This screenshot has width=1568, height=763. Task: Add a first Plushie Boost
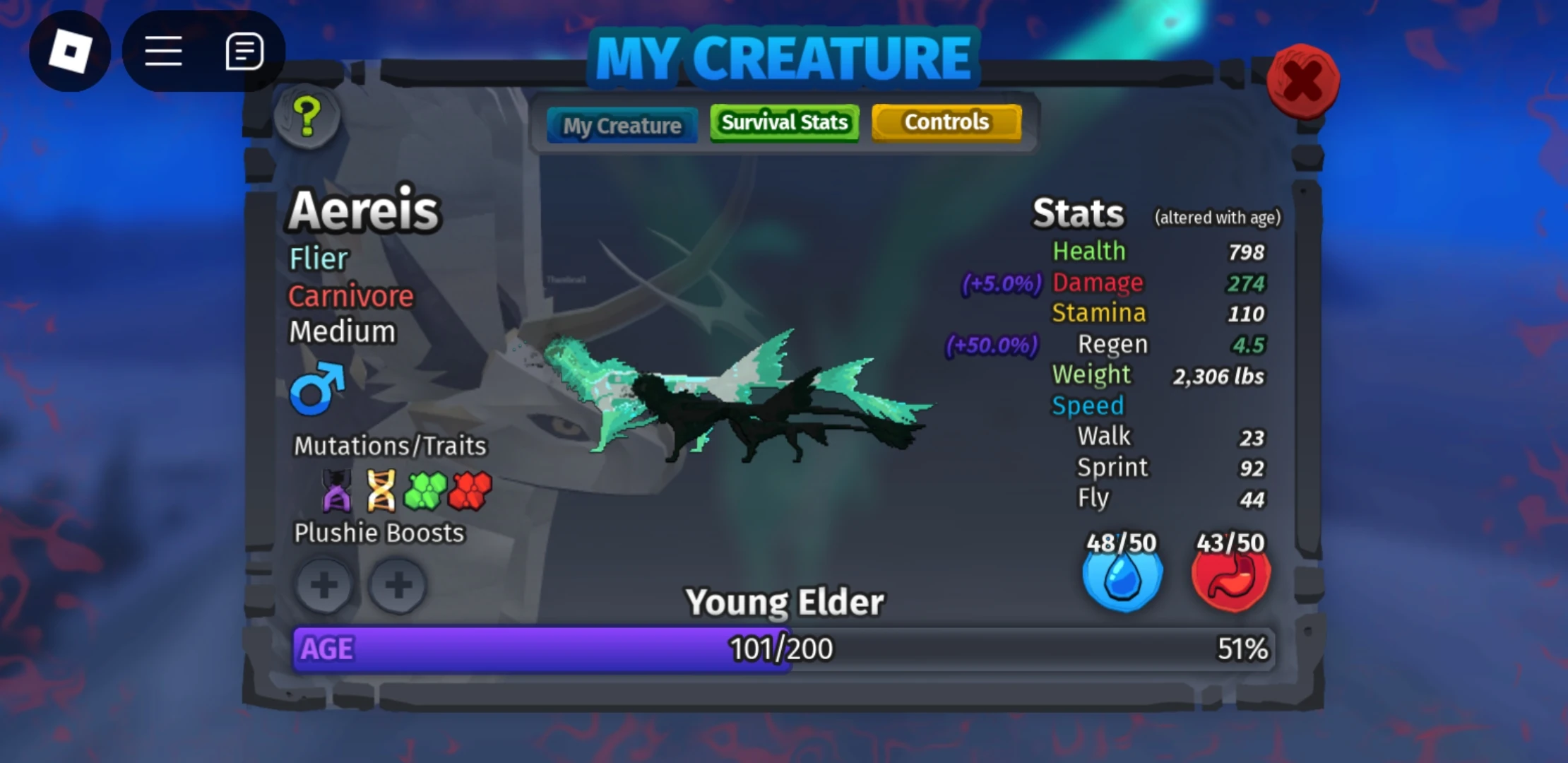pyautogui.click(x=323, y=586)
